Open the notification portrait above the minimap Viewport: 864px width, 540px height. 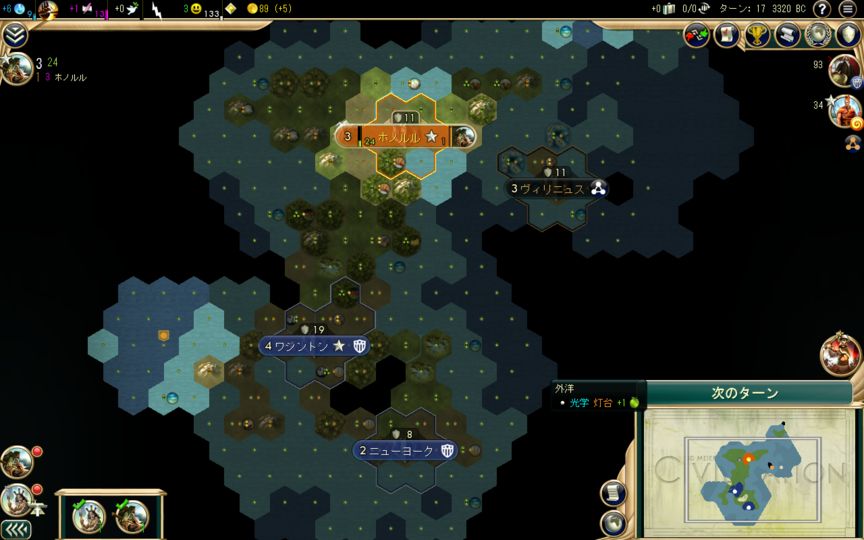(x=840, y=354)
